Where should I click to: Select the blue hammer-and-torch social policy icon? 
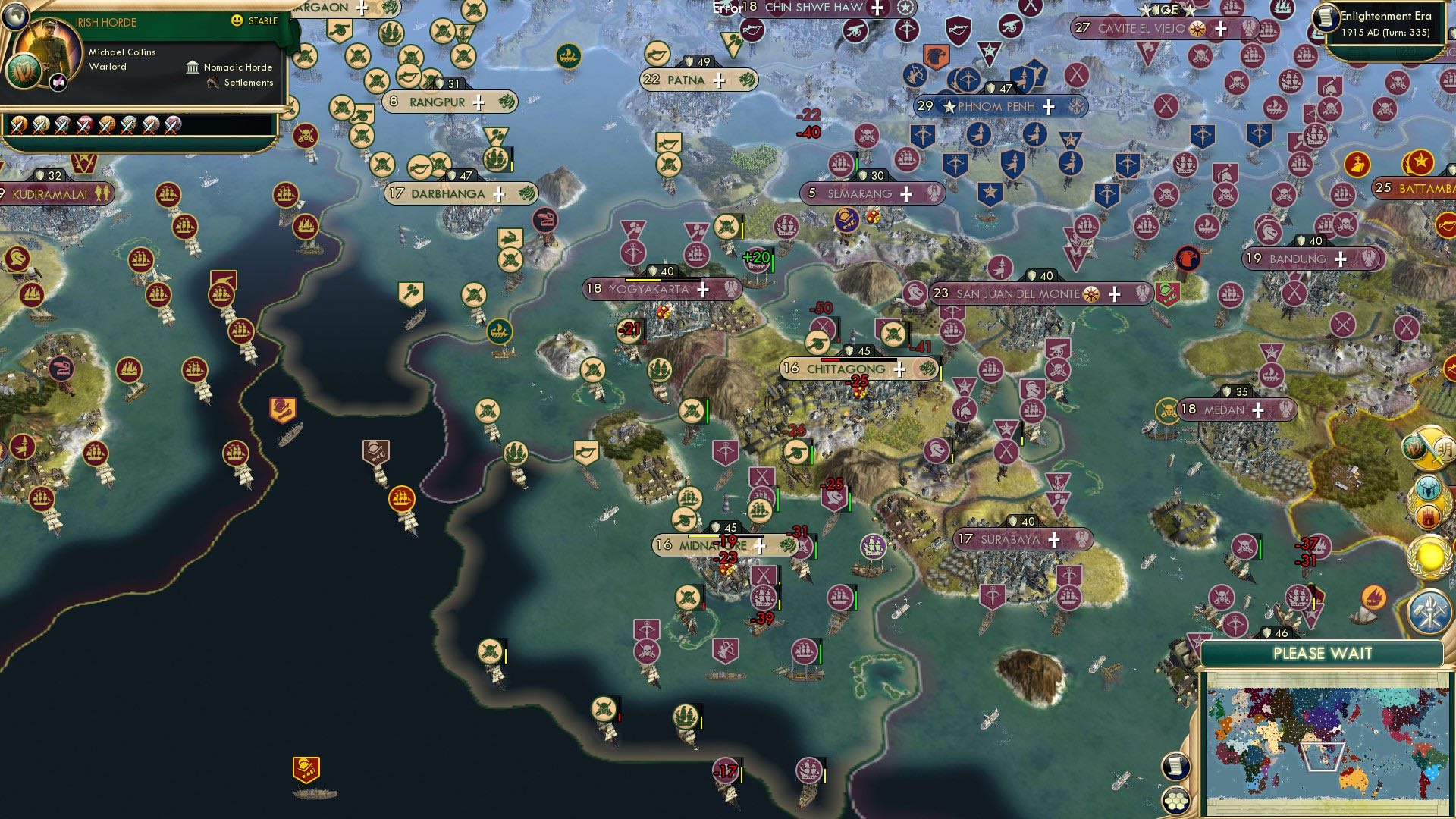(x=1431, y=610)
